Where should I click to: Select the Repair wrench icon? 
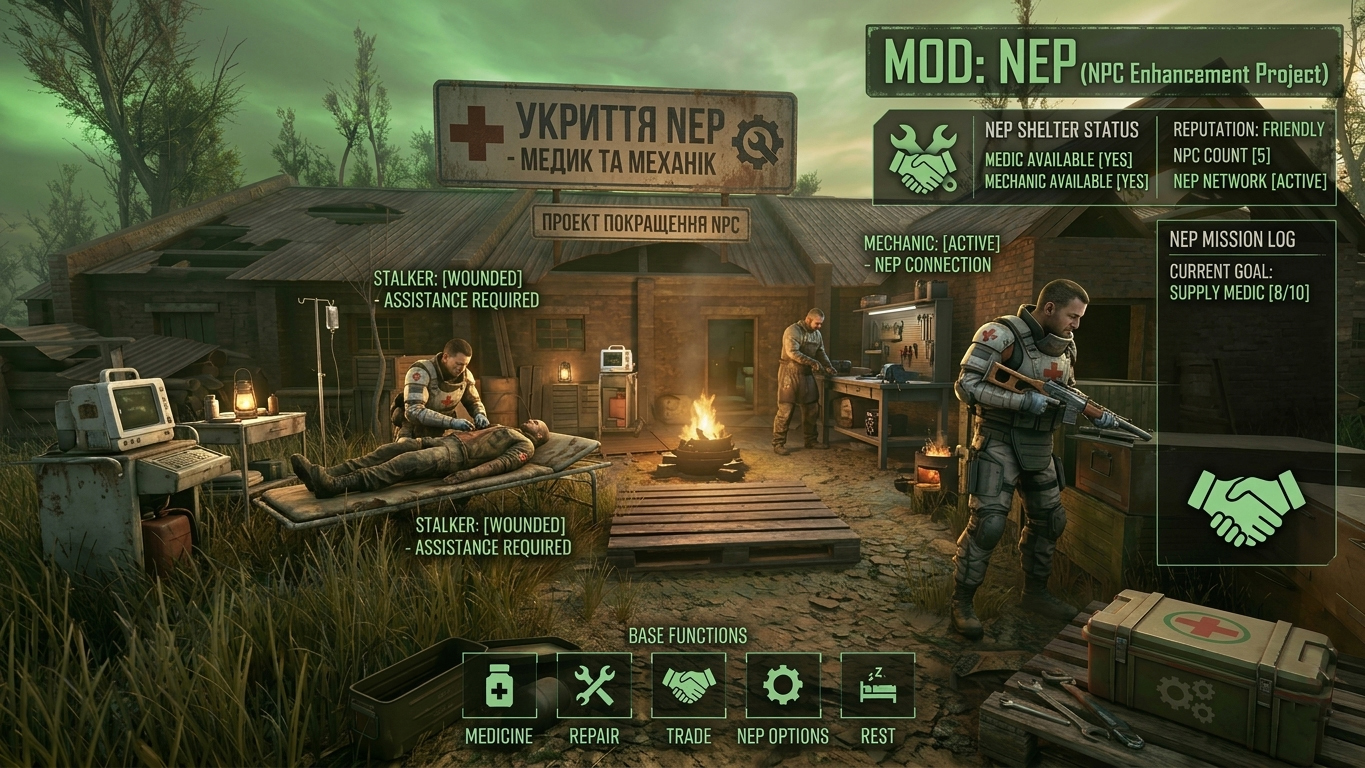click(x=594, y=686)
